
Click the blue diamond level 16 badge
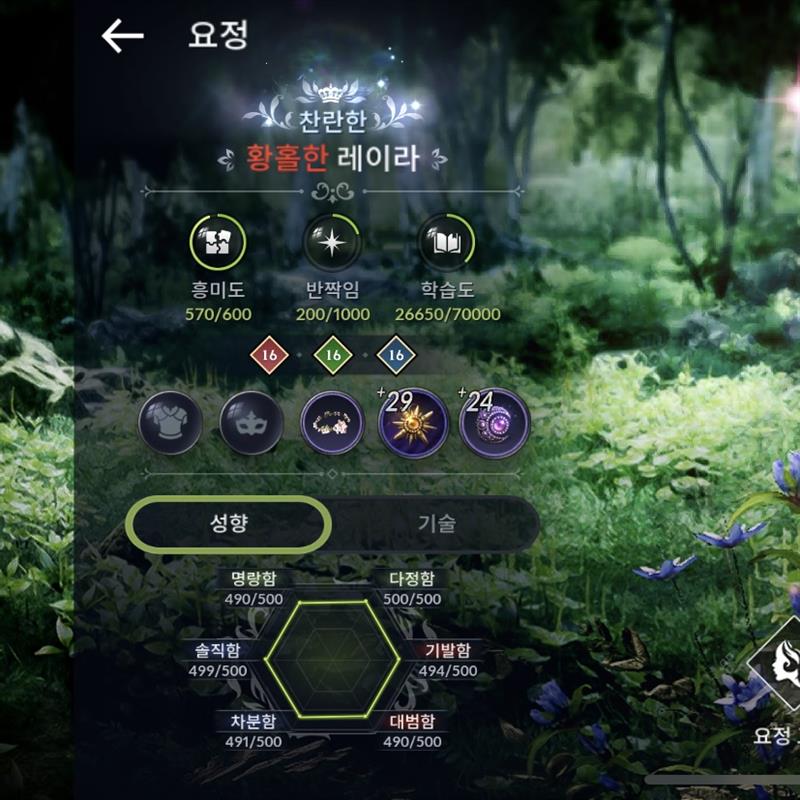396,355
